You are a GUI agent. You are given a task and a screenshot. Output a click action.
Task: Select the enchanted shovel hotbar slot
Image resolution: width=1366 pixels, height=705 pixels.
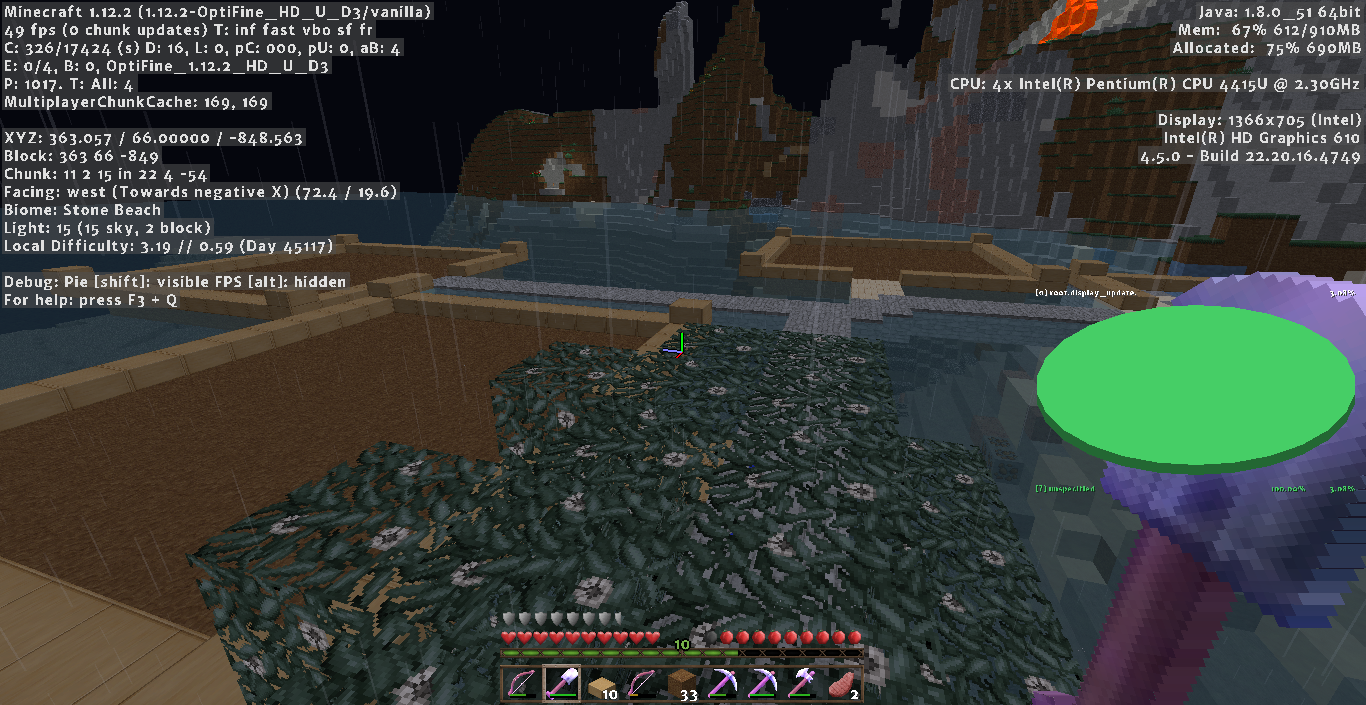coord(561,684)
